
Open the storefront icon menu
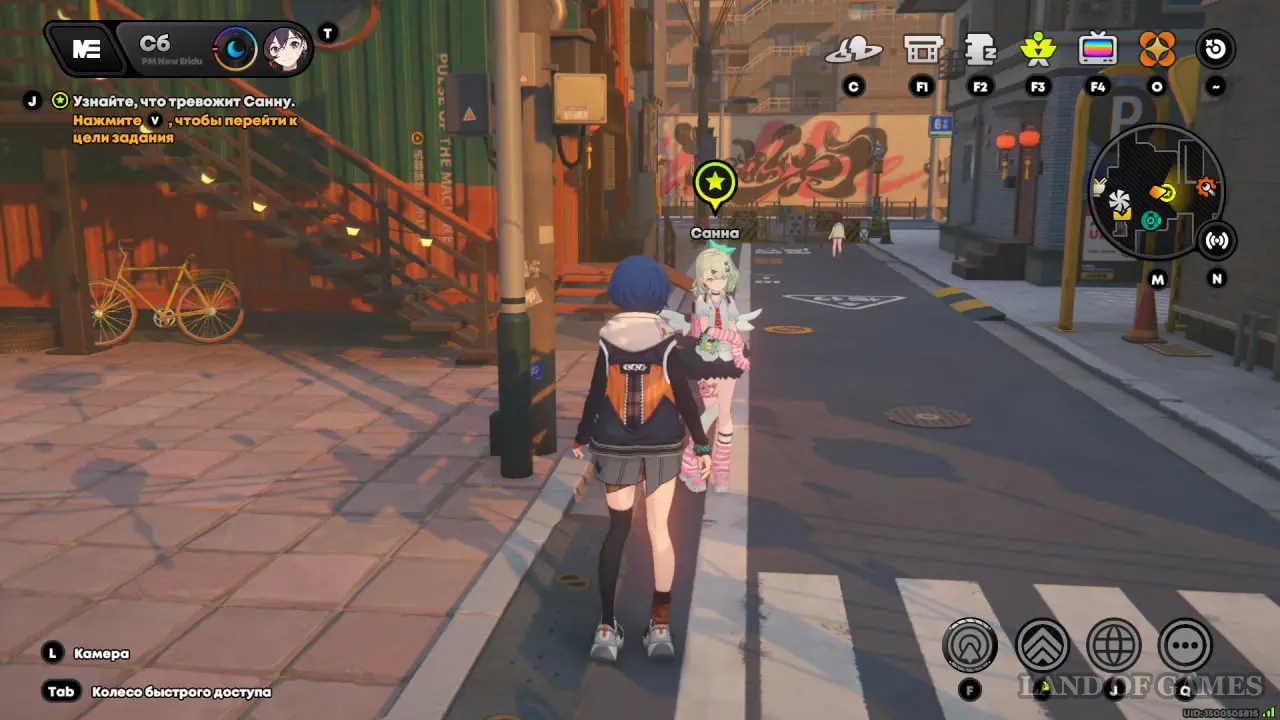[x=922, y=49]
